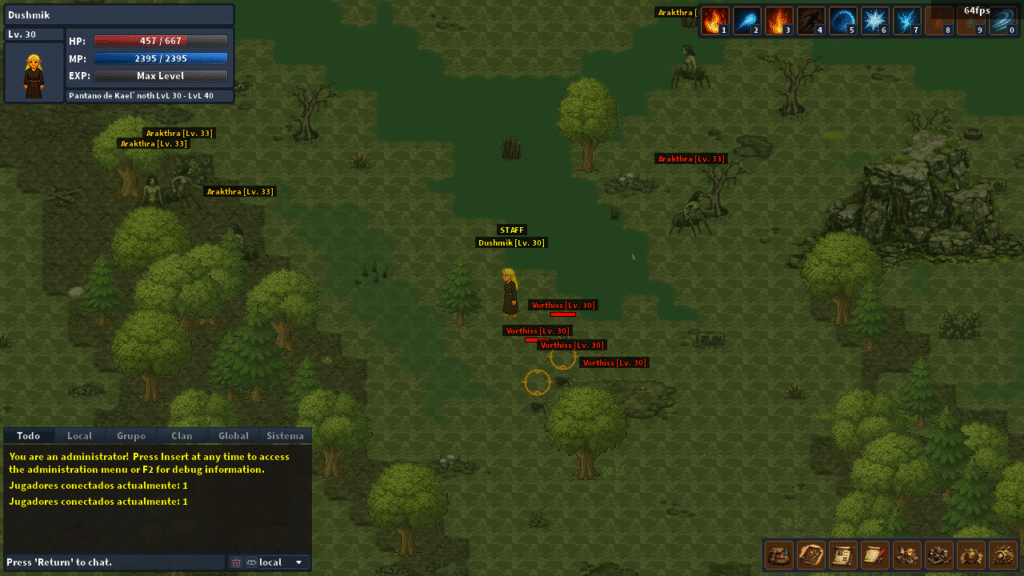View the Sistema chat tab
Viewport: 1024px width, 576px height.
click(x=285, y=436)
